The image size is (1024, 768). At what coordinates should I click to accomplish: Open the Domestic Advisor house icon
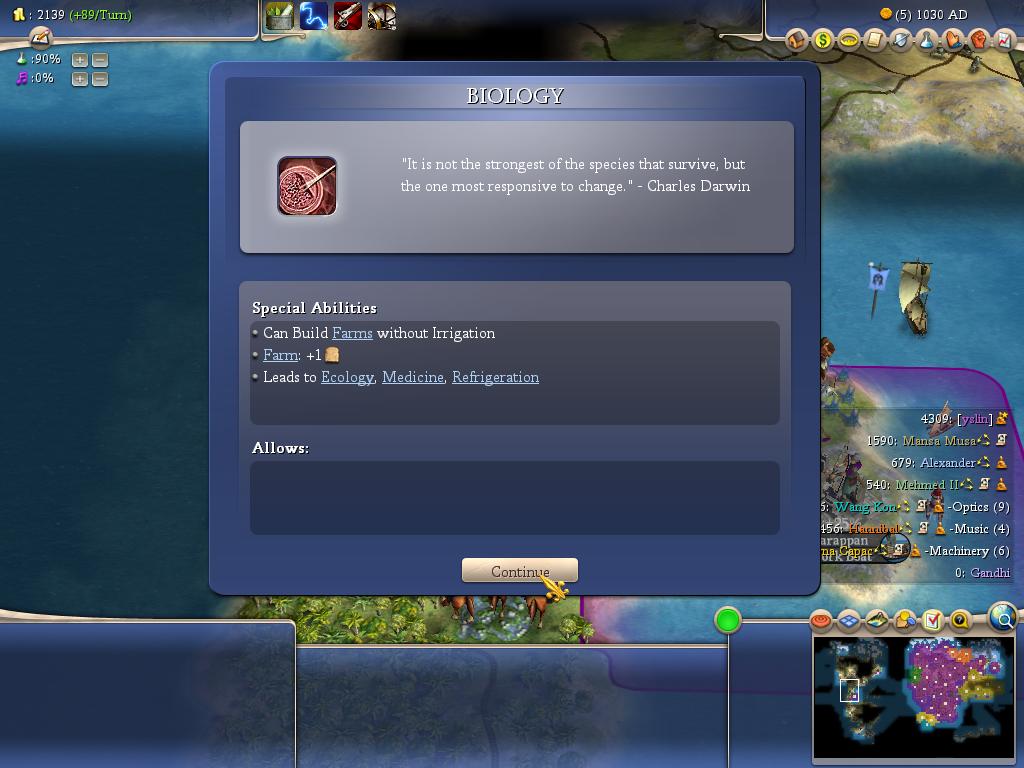[x=797, y=41]
